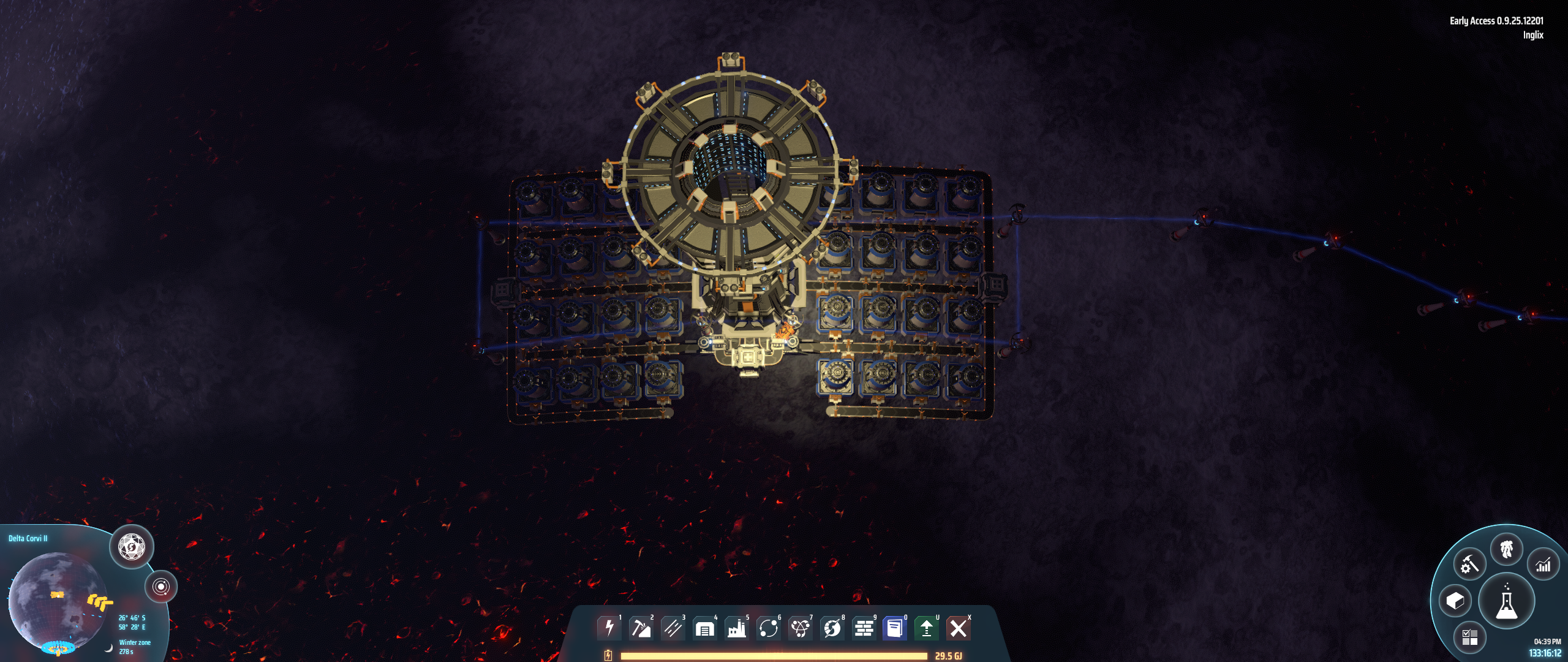Activate the red X dismantle tool
The image size is (1568, 662).
pos(959,628)
